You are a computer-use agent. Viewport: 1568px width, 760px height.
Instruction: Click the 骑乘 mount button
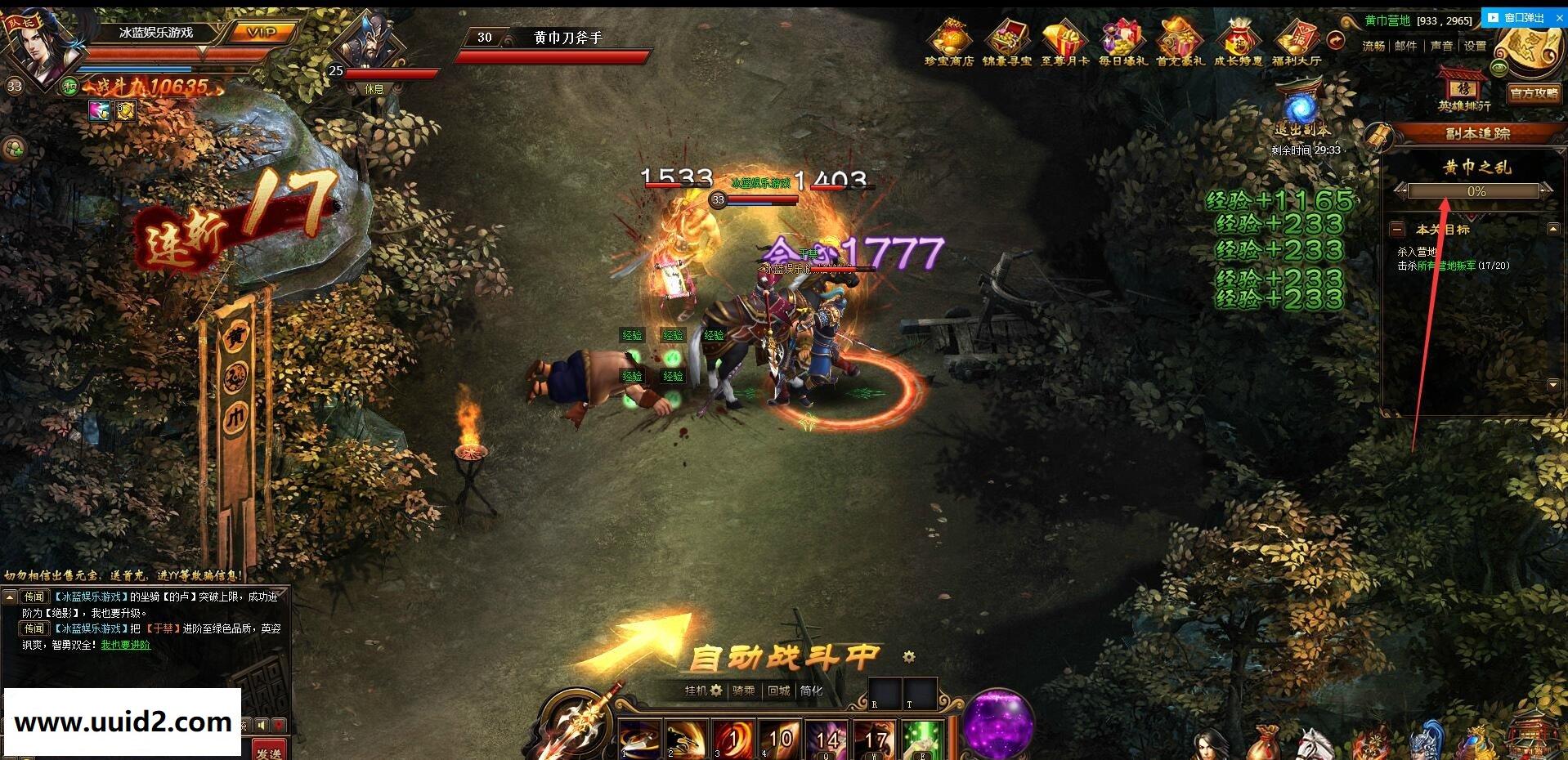point(744,691)
